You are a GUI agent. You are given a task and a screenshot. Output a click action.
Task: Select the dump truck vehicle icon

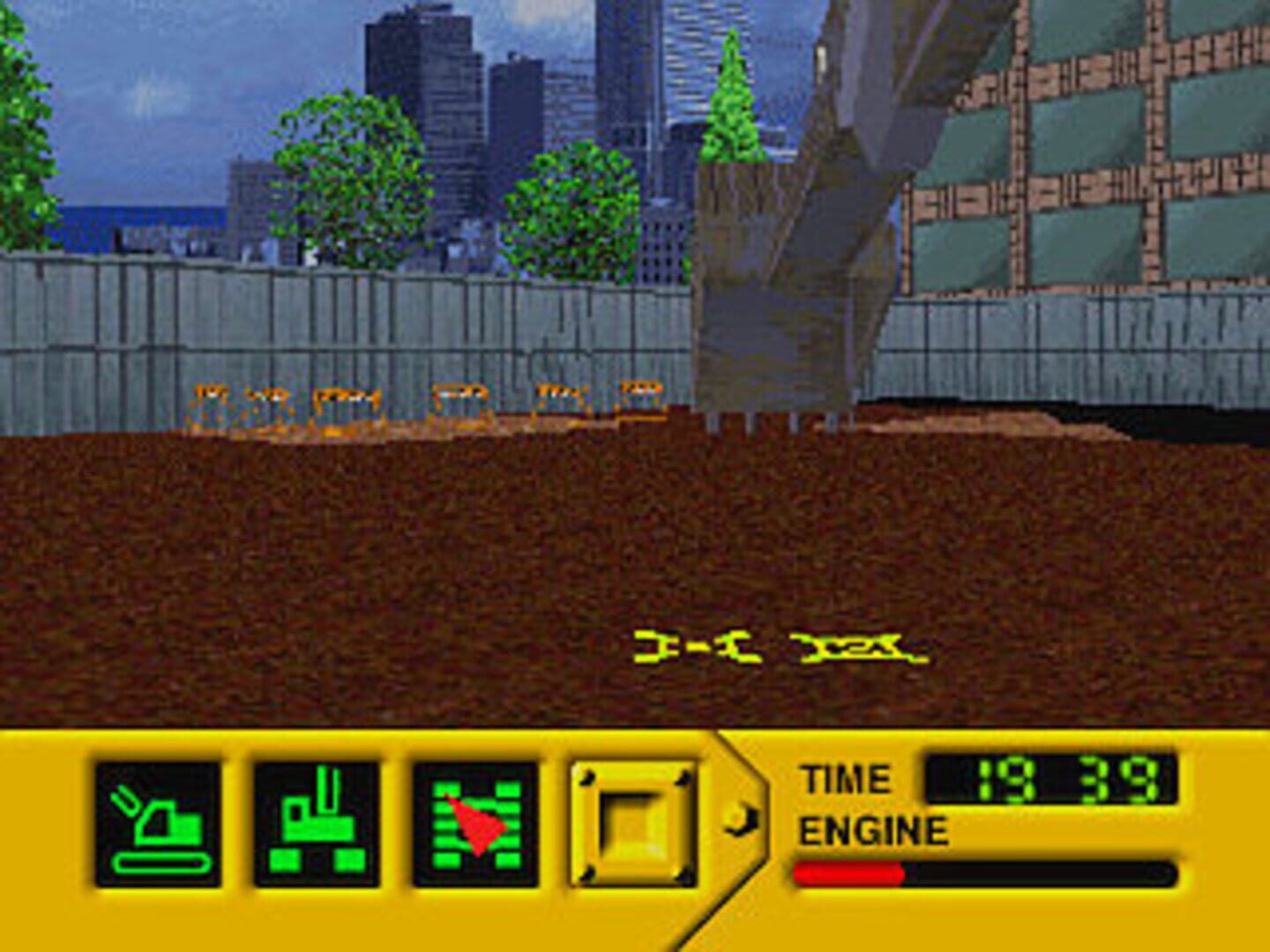click(x=314, y=822)
